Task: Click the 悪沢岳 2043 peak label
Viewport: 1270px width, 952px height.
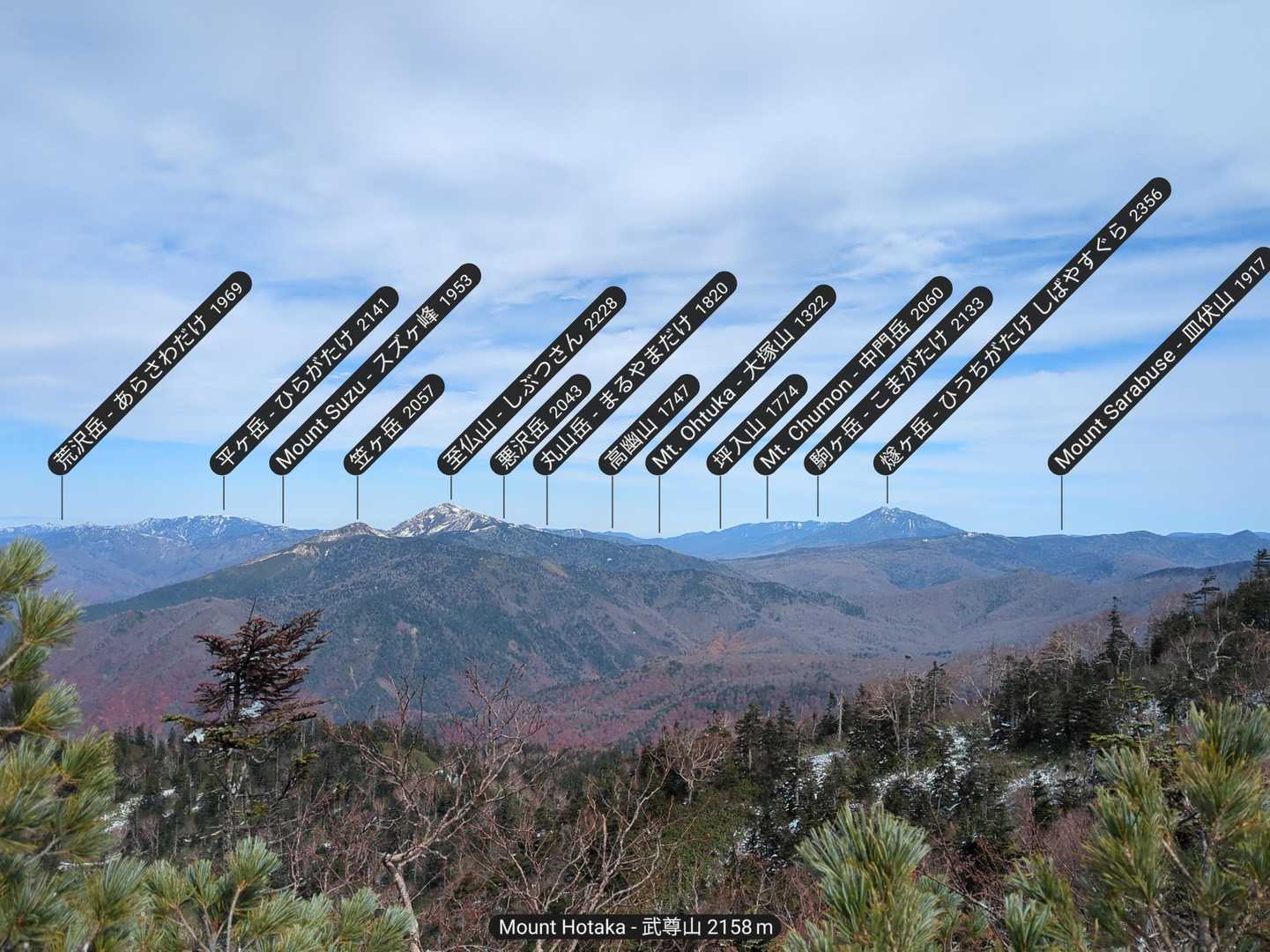Action: (x=541, y=425)
